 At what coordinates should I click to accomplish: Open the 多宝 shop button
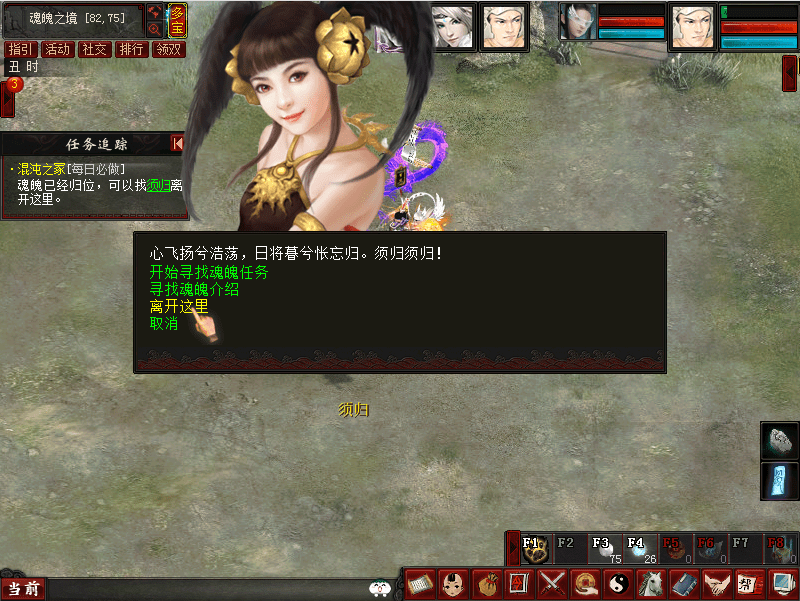pos(176,21)
